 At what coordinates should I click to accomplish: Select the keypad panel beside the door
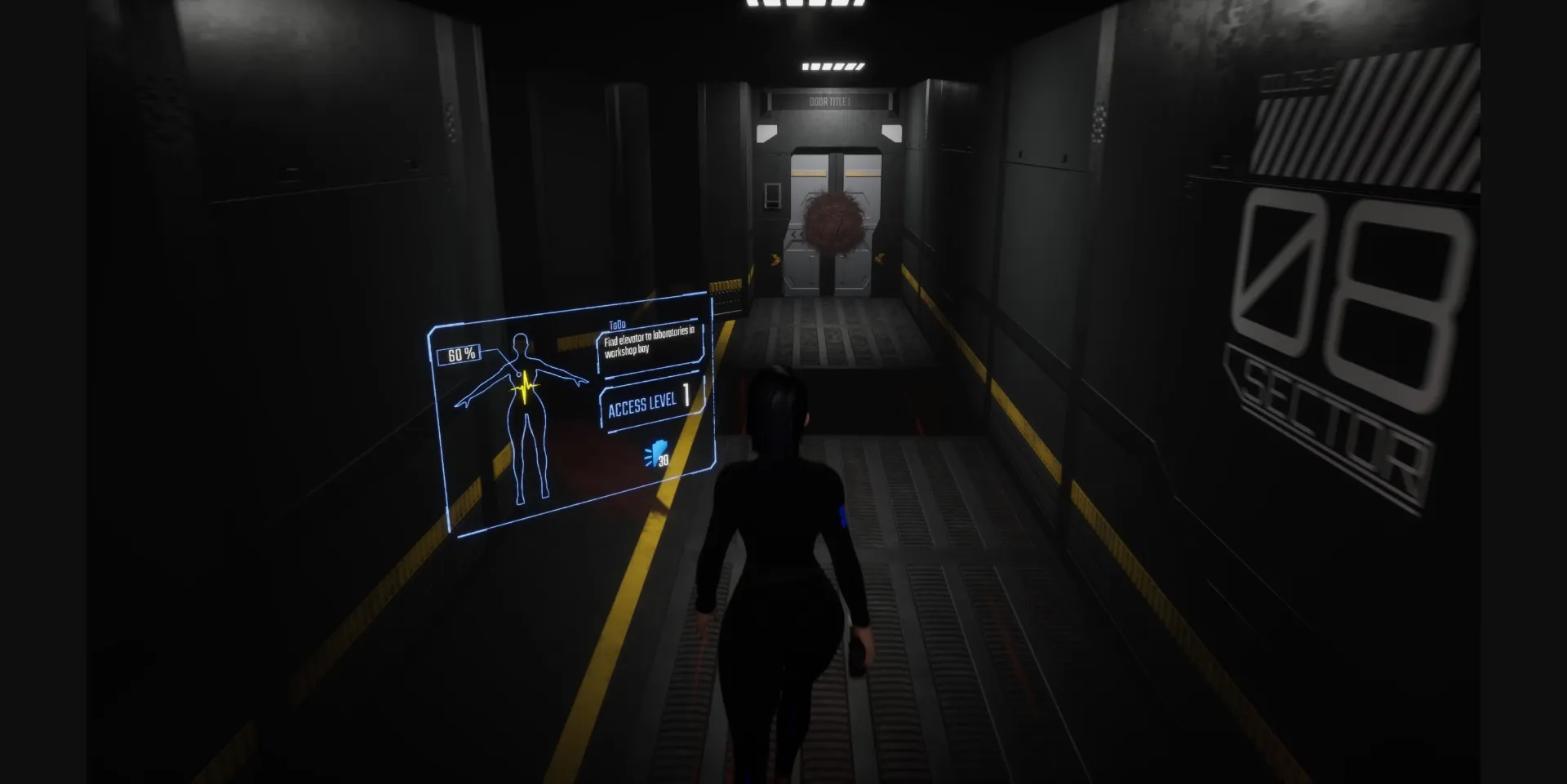click(x=773, y=196)
